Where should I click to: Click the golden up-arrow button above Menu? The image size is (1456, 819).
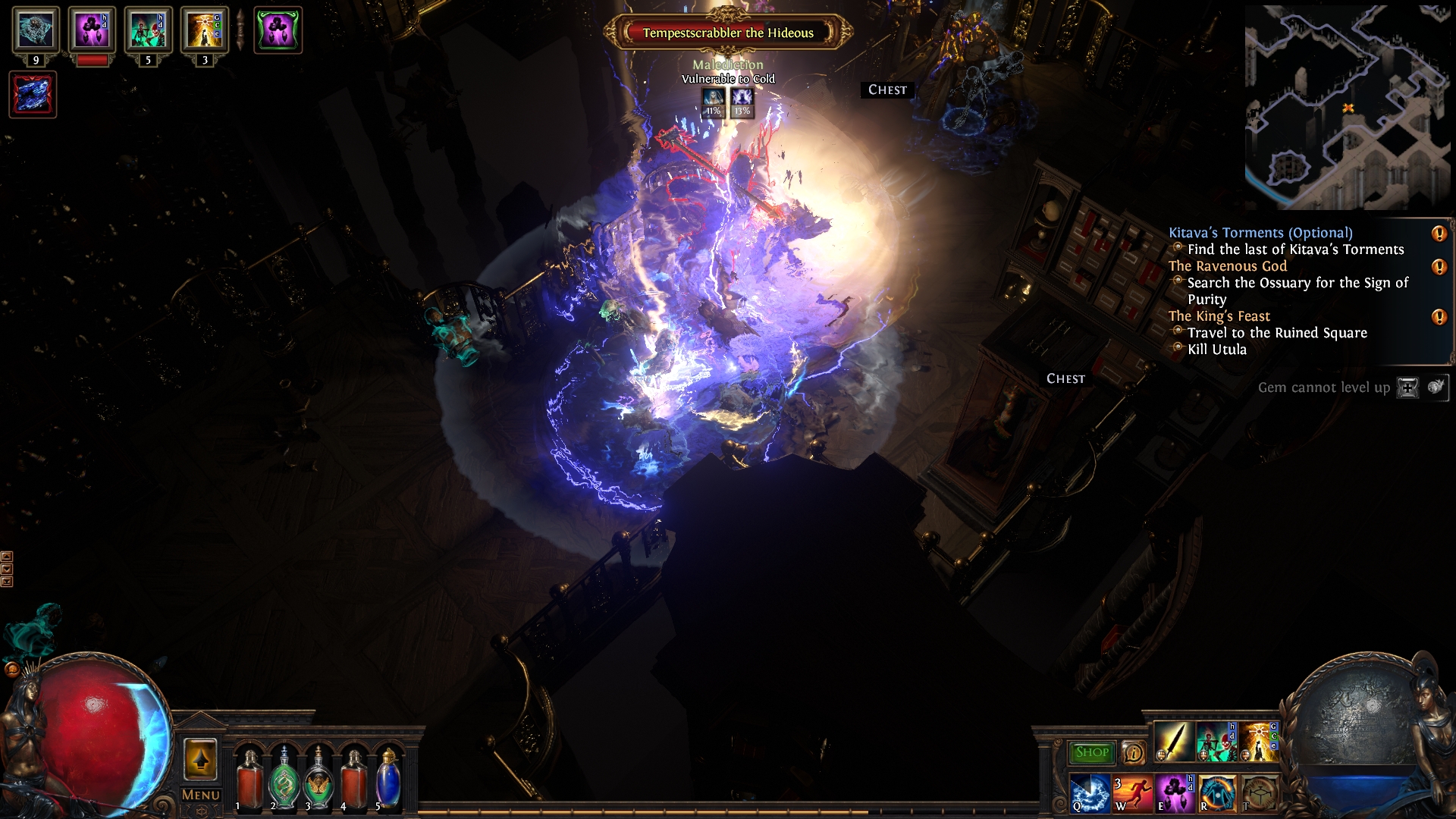pos(200,759)
